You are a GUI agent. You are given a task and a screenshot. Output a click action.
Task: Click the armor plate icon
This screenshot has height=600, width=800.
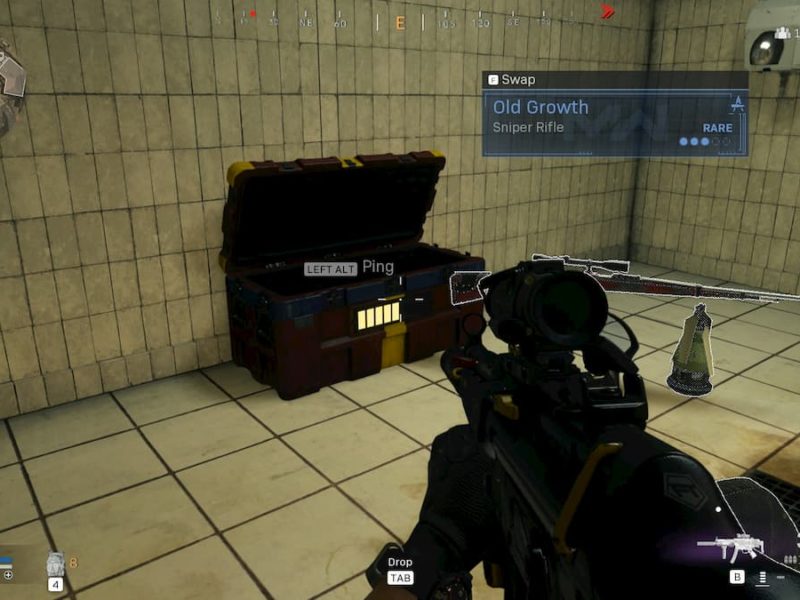(x=56, y=564)
